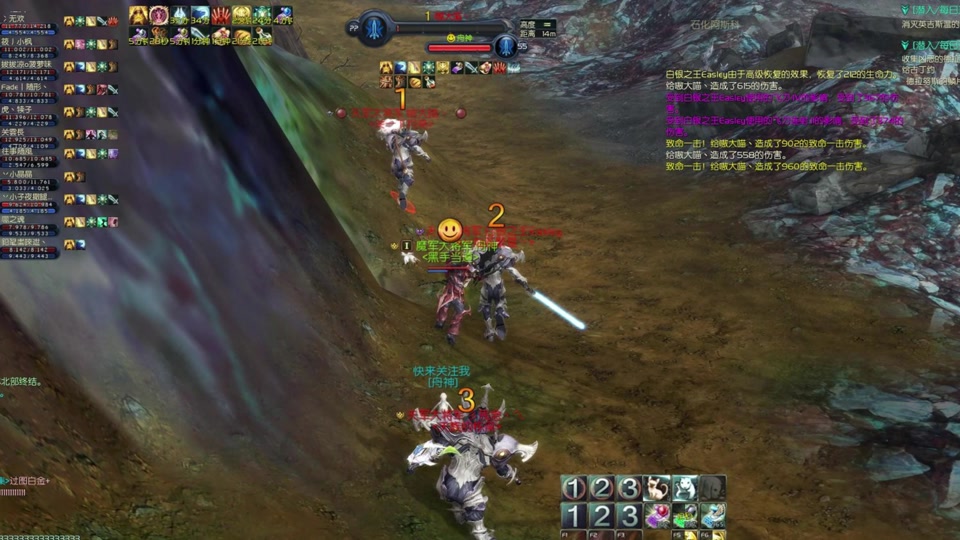This screenshot has width=960, height=540.
Task: Click the target's blue winged class portrait
Action: (x=376, y=28)
